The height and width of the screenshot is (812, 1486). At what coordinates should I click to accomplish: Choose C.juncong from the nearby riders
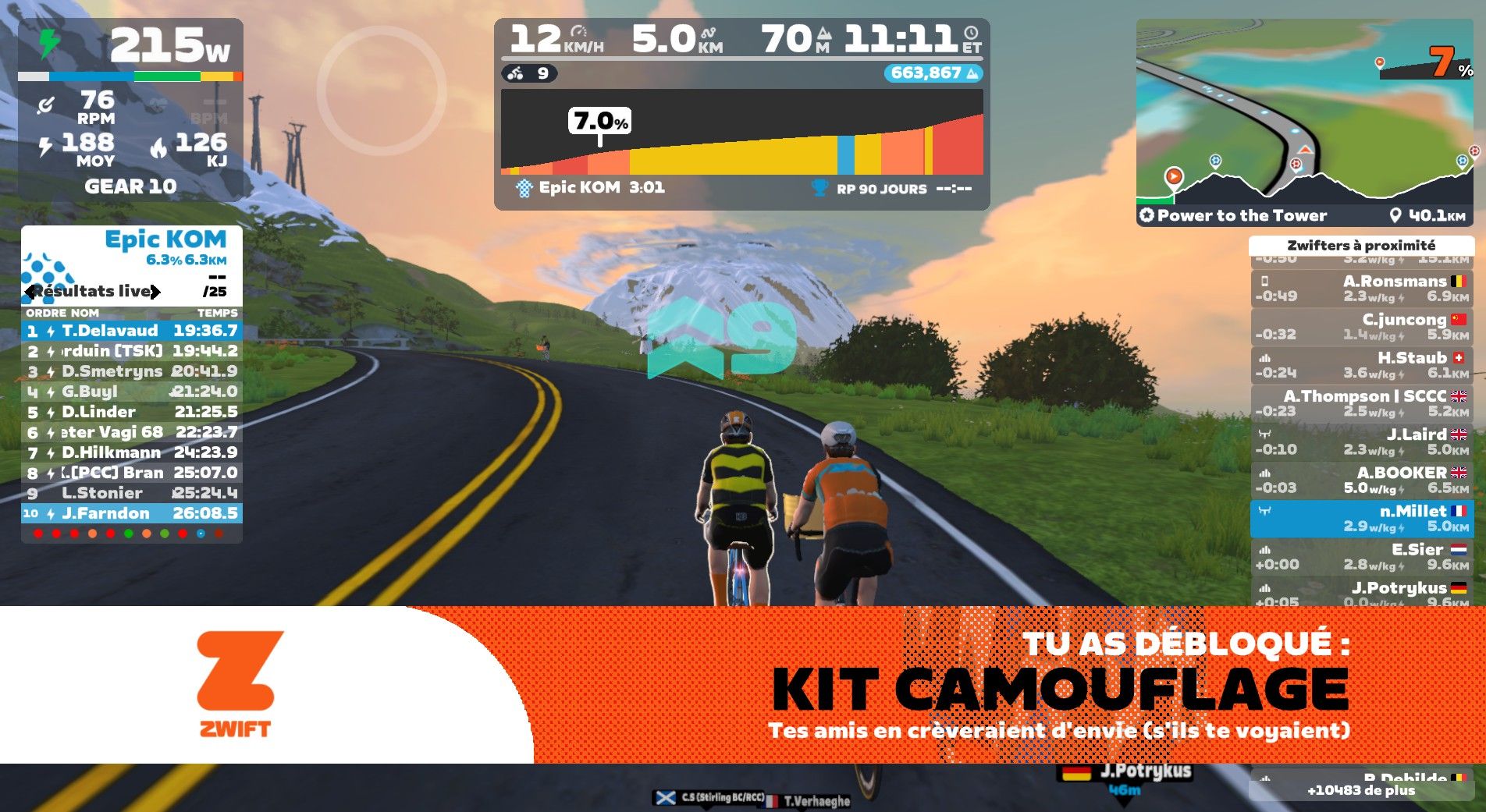[1361, 327]
